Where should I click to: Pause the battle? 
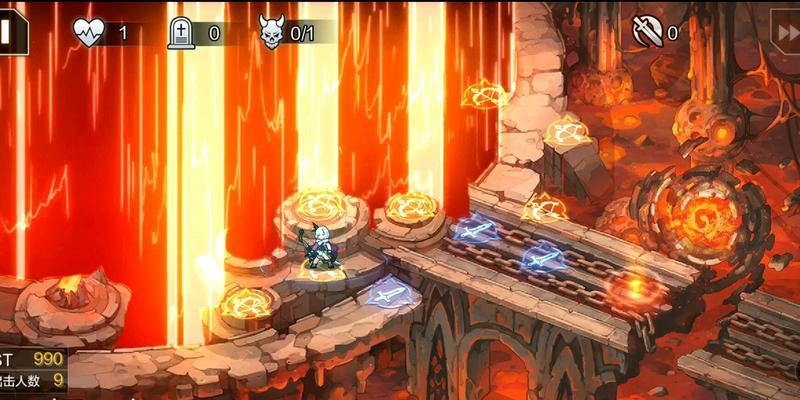(10, 32)
